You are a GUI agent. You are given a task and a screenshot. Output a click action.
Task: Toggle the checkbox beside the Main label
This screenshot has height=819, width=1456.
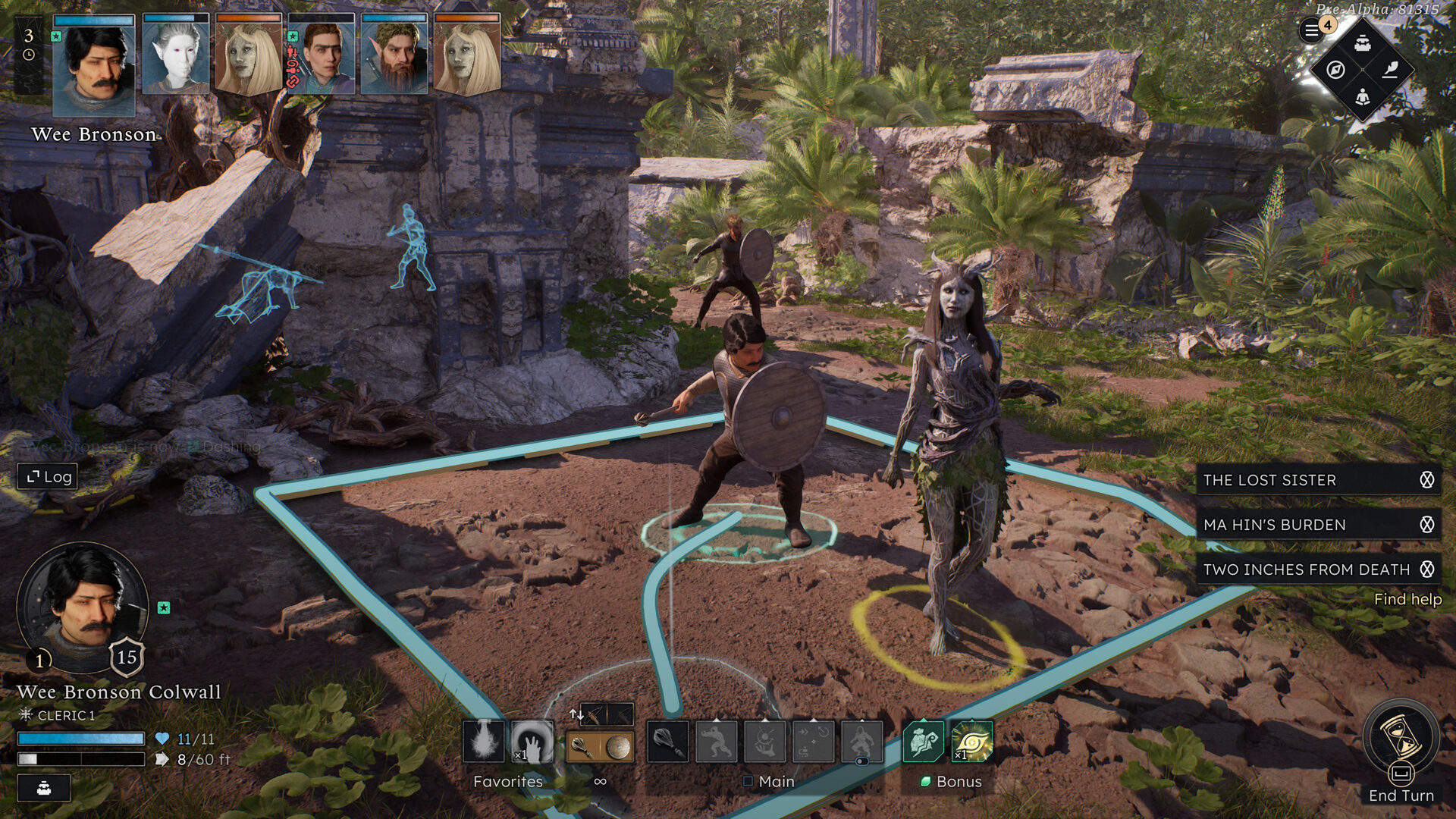tap(748, 782)
